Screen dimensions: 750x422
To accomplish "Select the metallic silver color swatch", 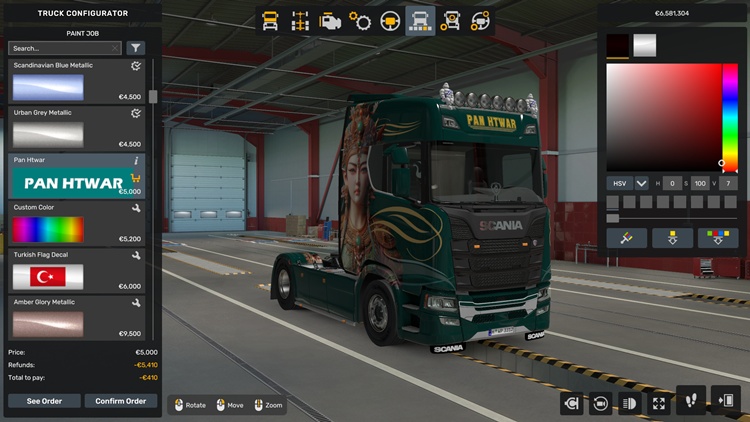I will click(x=645, y=45).
